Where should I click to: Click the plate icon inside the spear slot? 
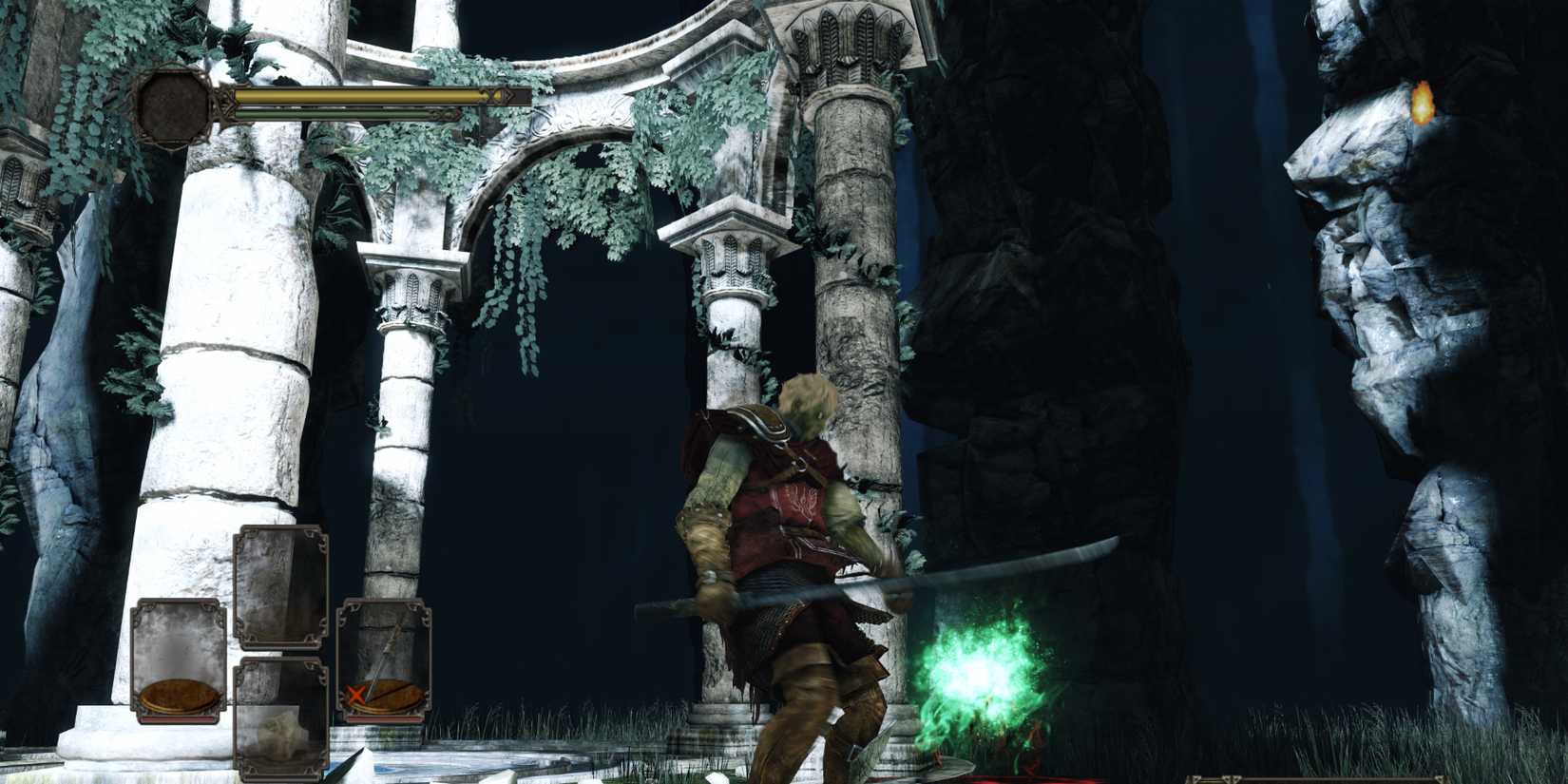tap(392, 698)
